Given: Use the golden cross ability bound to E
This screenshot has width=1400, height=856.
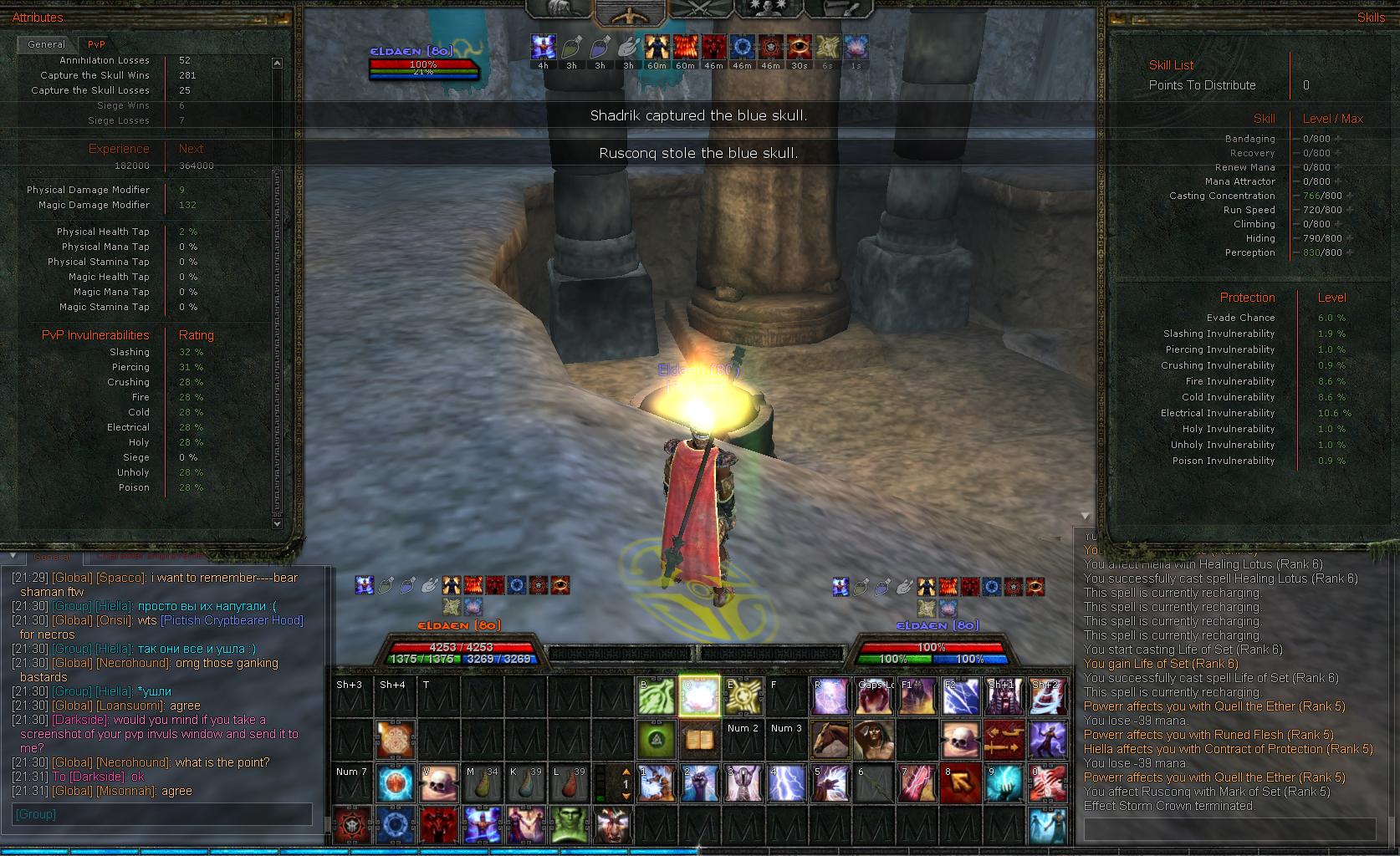Looking at the screenshot, I should pyautogui.click(x=743, y=696).
